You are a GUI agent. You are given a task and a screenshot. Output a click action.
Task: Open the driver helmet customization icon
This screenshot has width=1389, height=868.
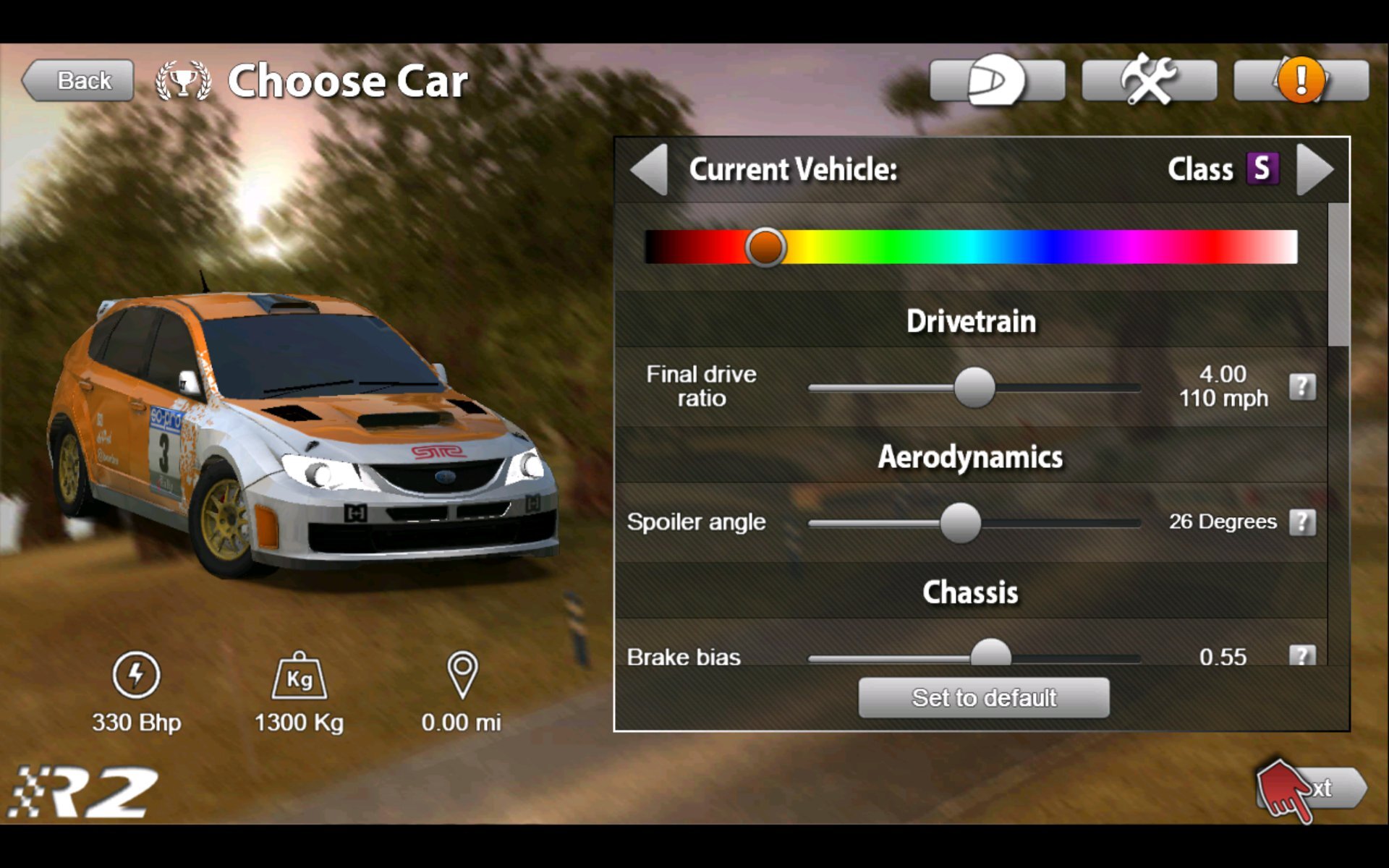tap(998, 80)
